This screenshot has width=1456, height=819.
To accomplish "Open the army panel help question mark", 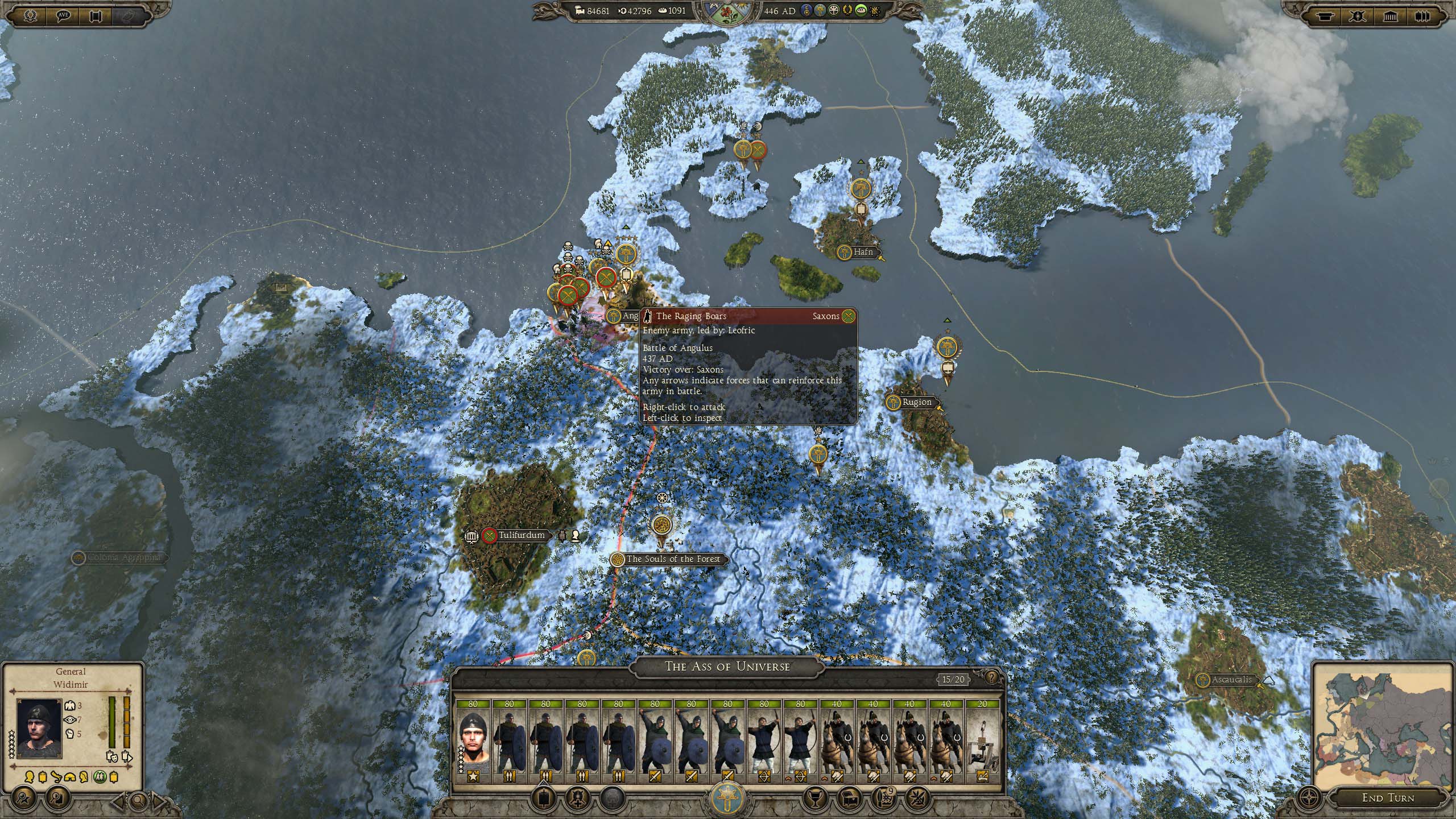I will coord(992,677).
